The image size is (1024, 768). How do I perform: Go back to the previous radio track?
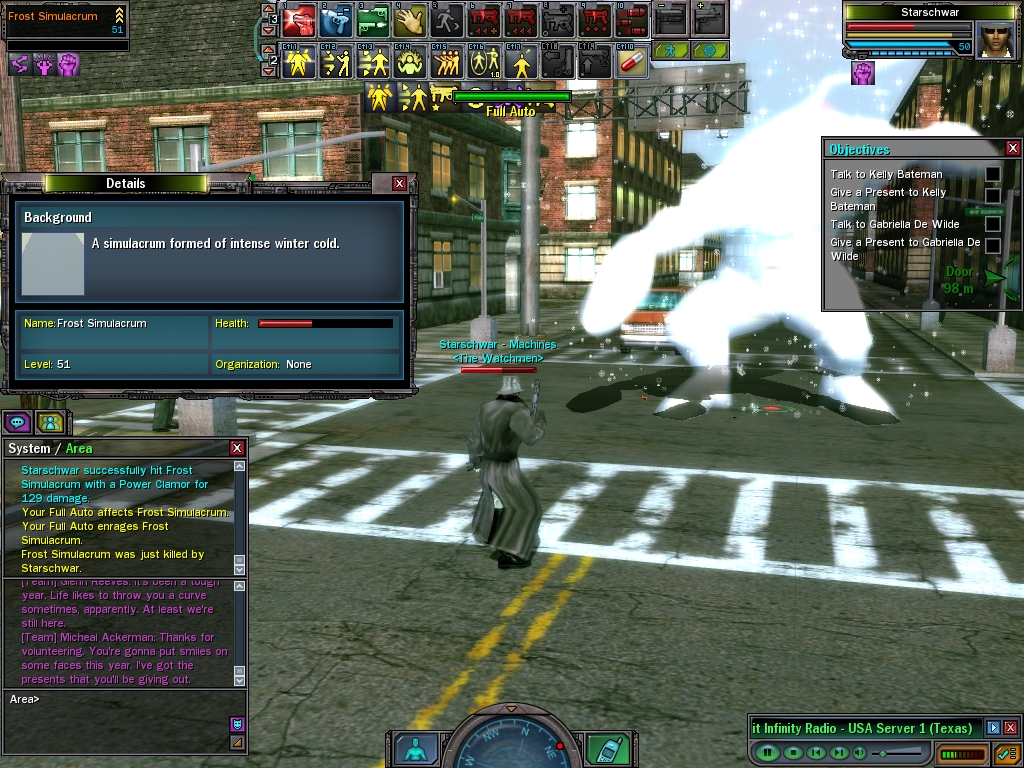tap(816, 752)
